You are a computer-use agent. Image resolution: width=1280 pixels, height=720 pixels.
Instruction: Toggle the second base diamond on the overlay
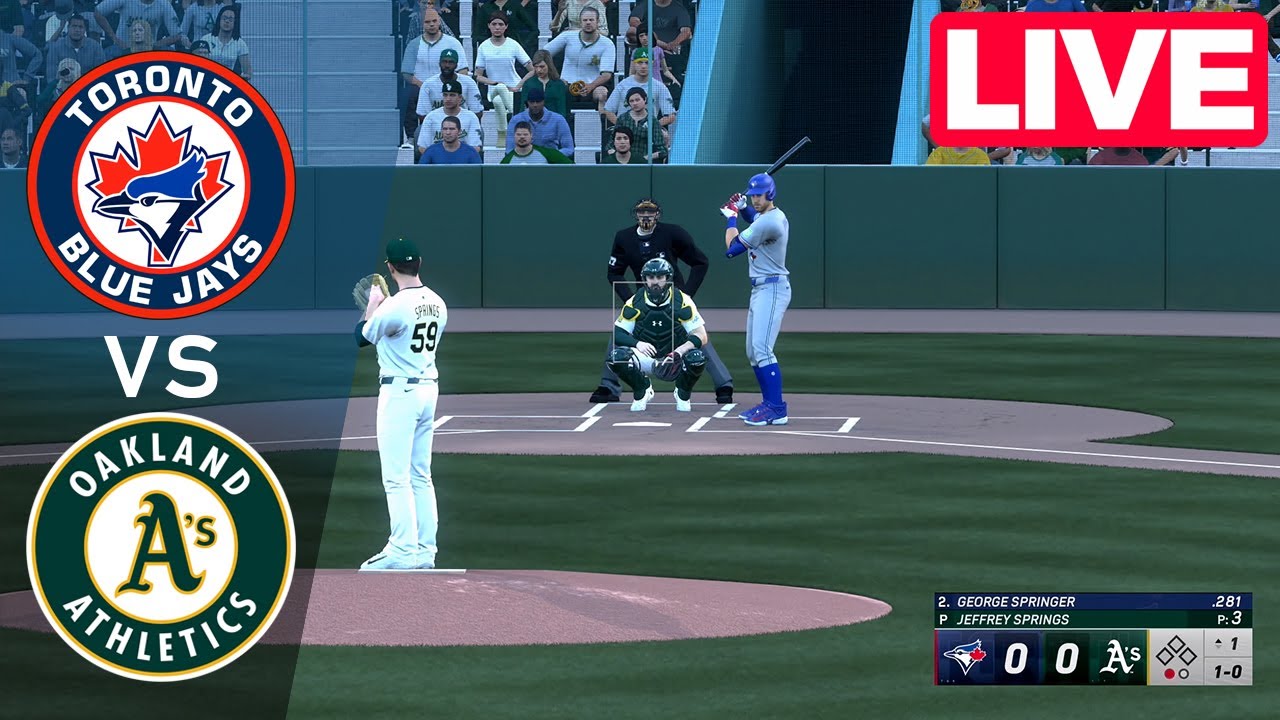coord(1177,642)
